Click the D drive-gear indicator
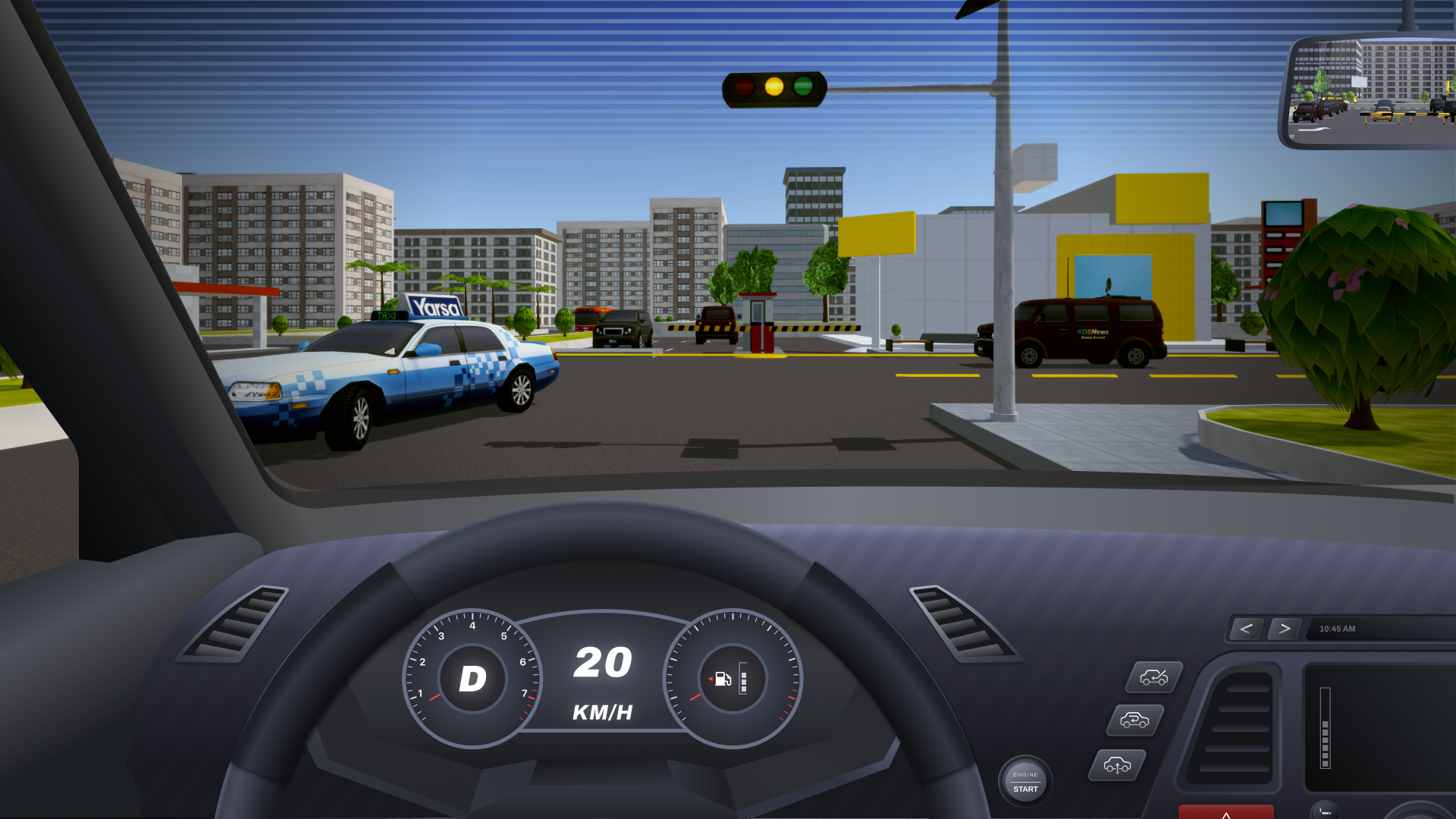 click(472, 679)
